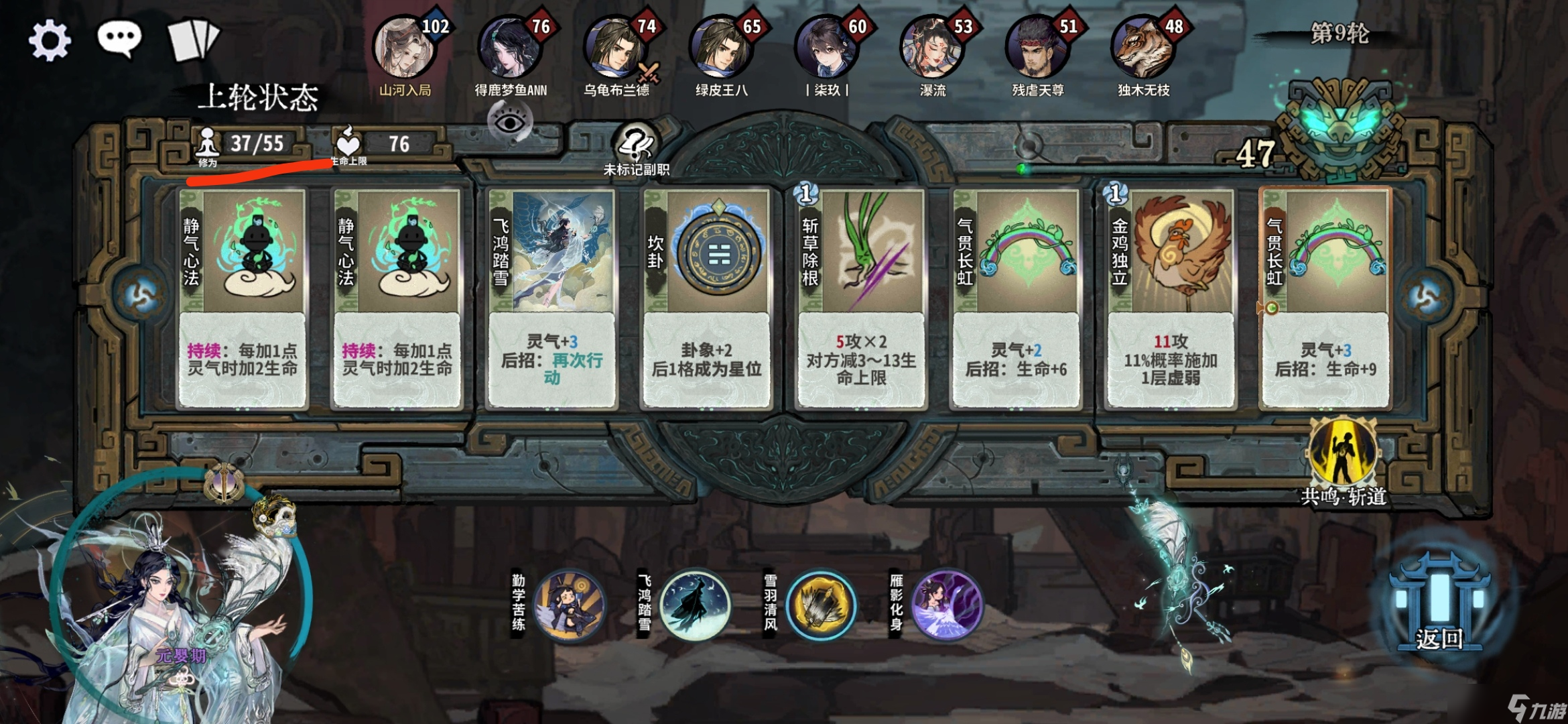
Task: Inspect player 残虐天尊 portrait
Action: (1037, 48)
